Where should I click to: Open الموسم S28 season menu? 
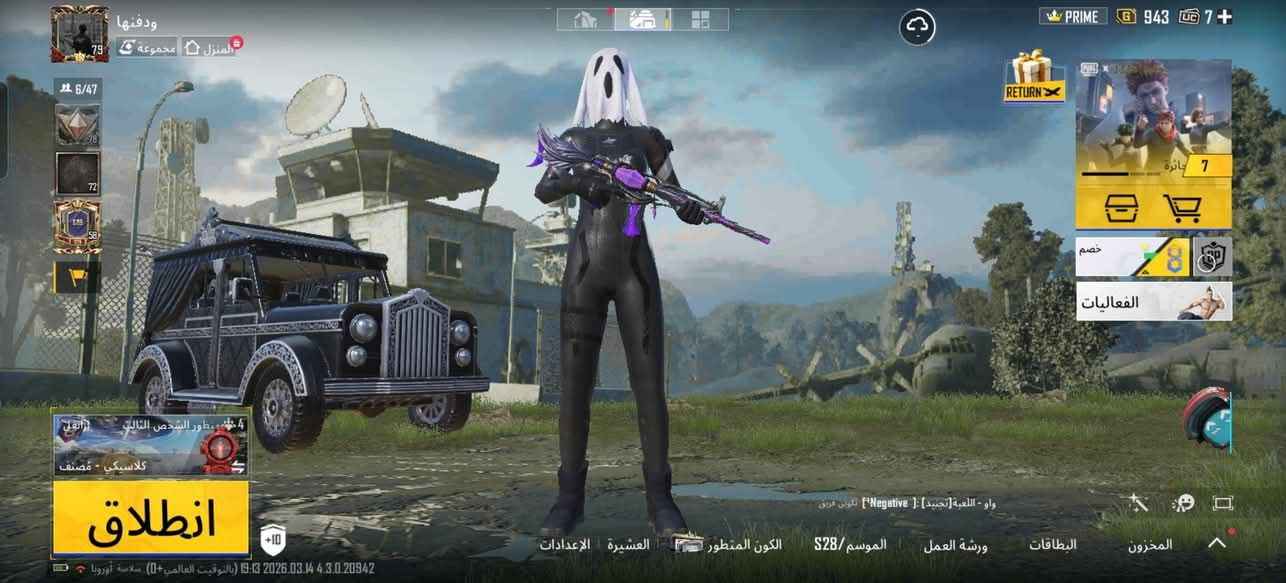(850, 545)
